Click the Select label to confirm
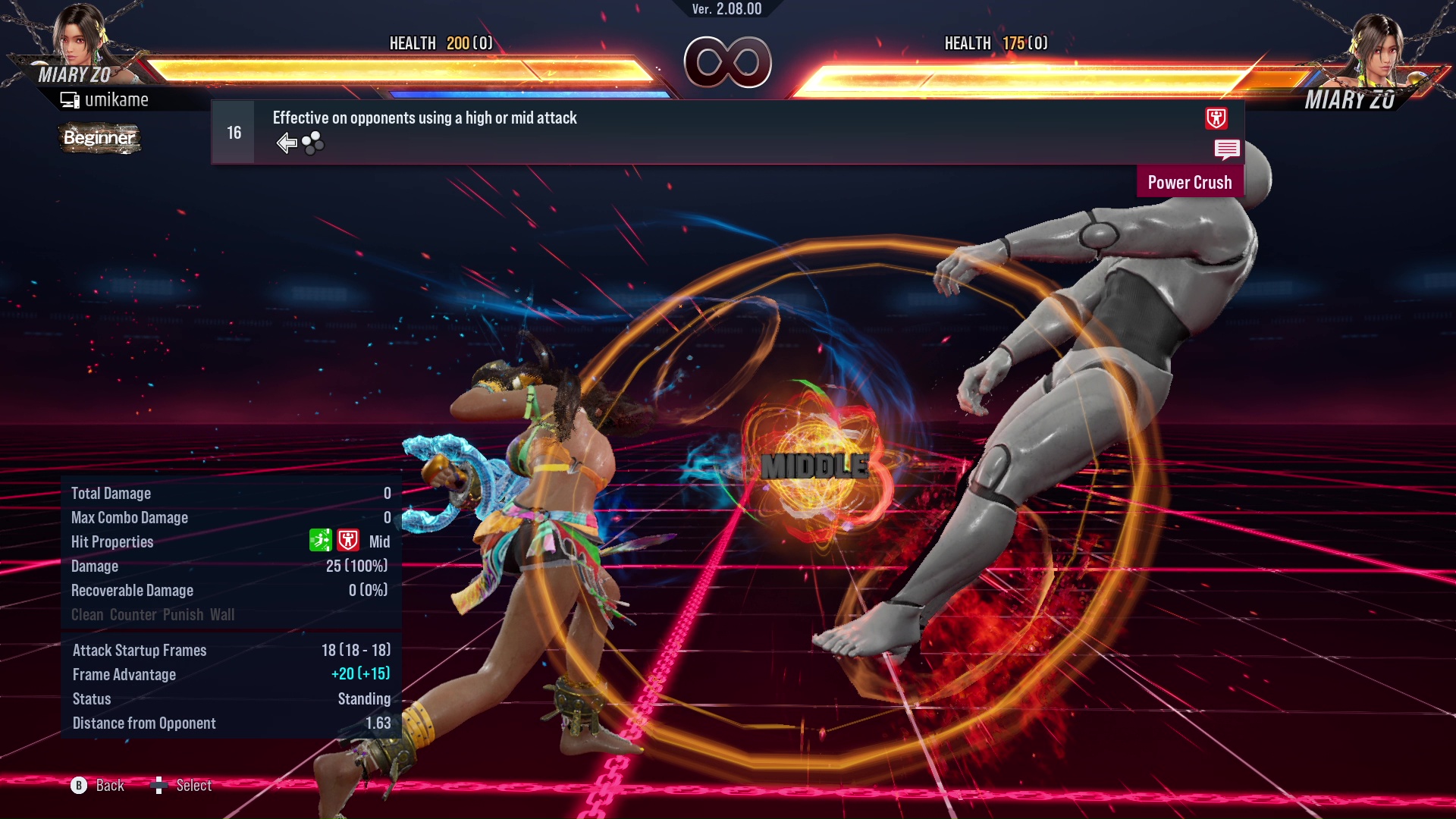This screenshot has width=1456, height=819. (x=194, y=786)
